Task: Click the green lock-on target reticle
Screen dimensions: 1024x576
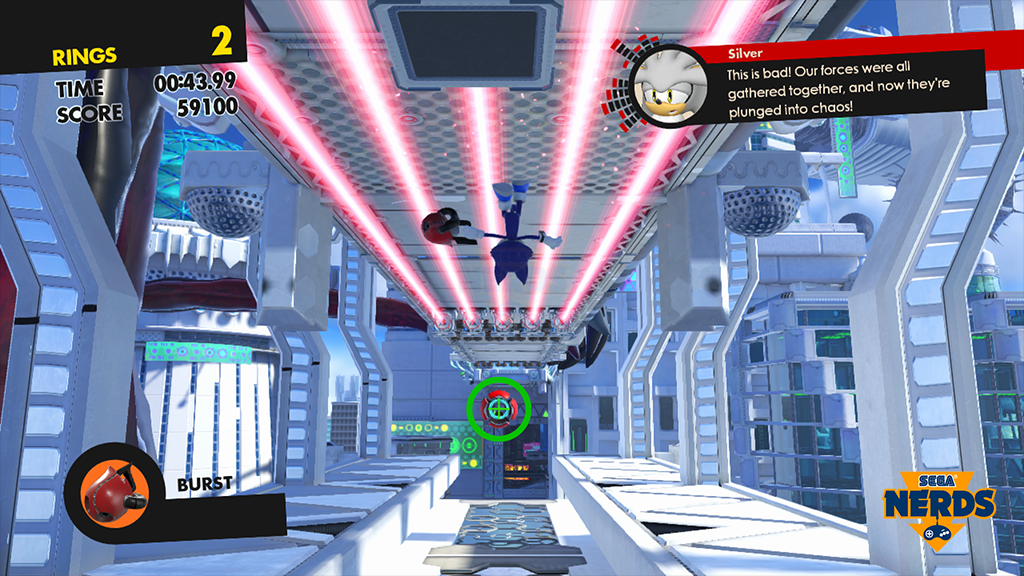Action: click(497, 409)
